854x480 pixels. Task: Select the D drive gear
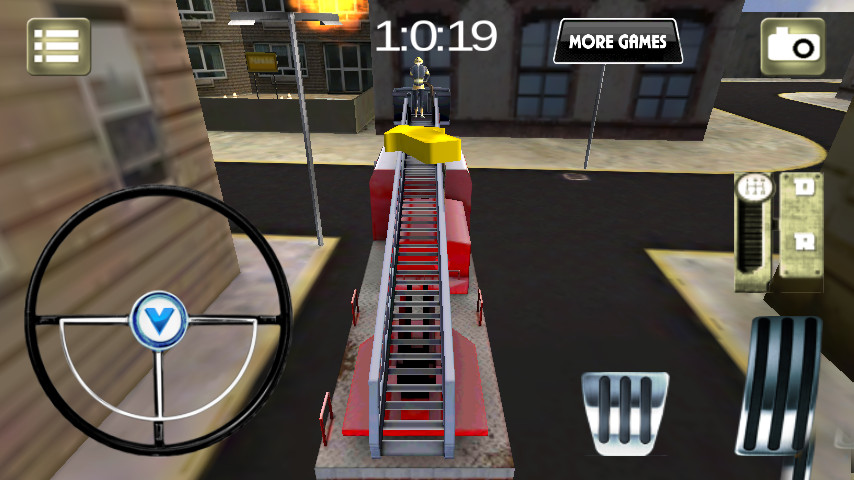pyautogui.click(x=802, y=186)
